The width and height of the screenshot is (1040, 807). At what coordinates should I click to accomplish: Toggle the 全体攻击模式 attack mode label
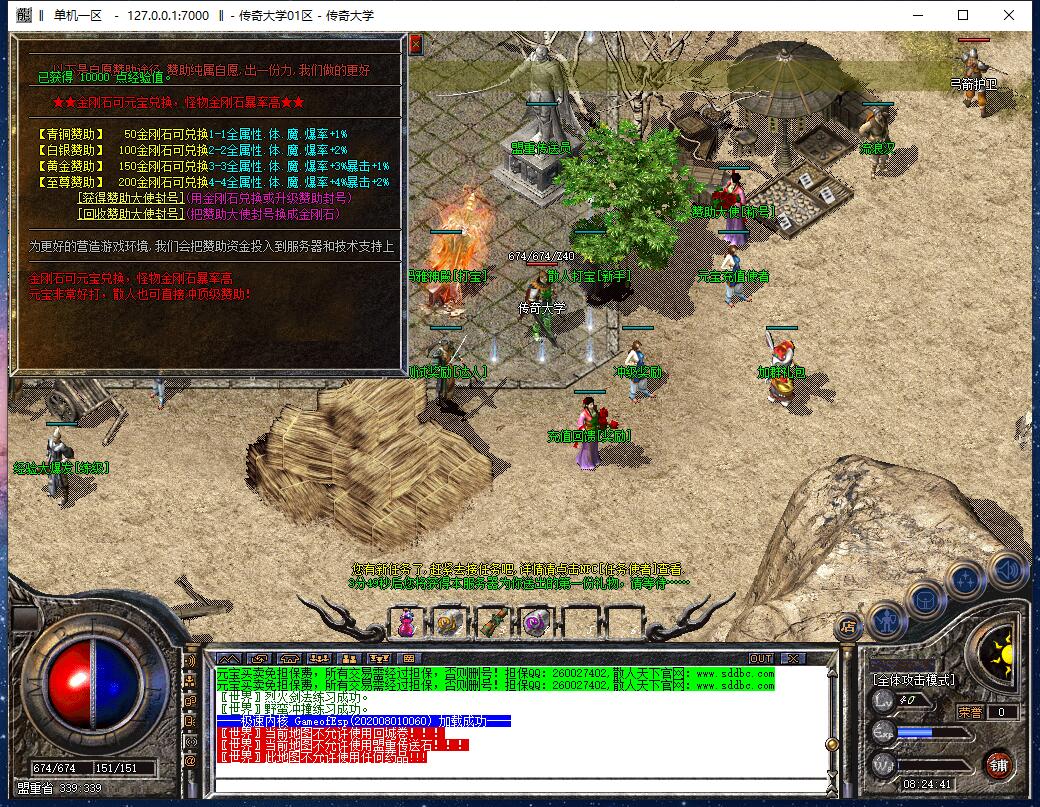(x=913, y=680)
